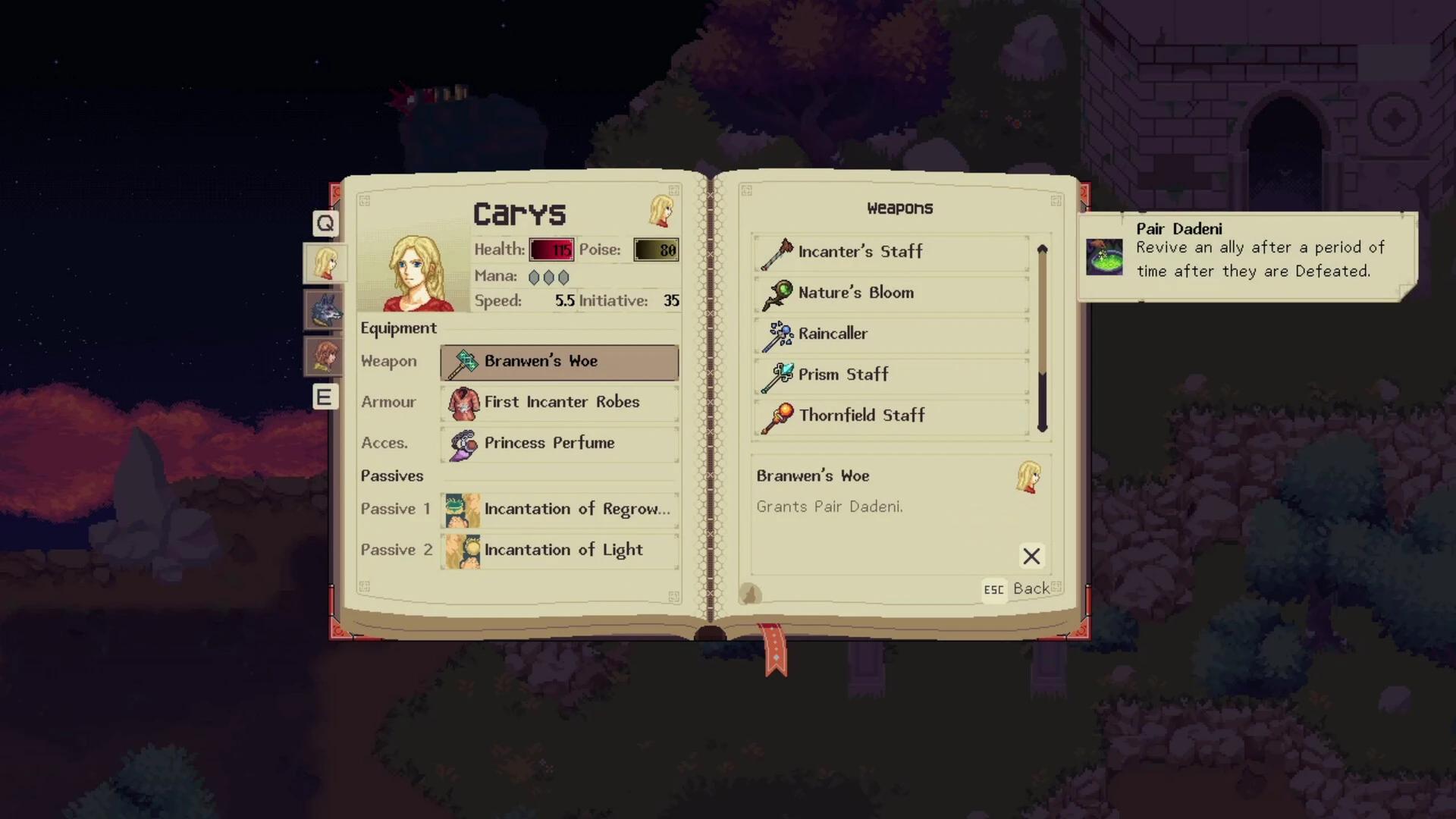The width and height of the screenshot is (1456, 819).
Task: Choose the Princess Perfume accessory slot
Action: pos(559,444)
